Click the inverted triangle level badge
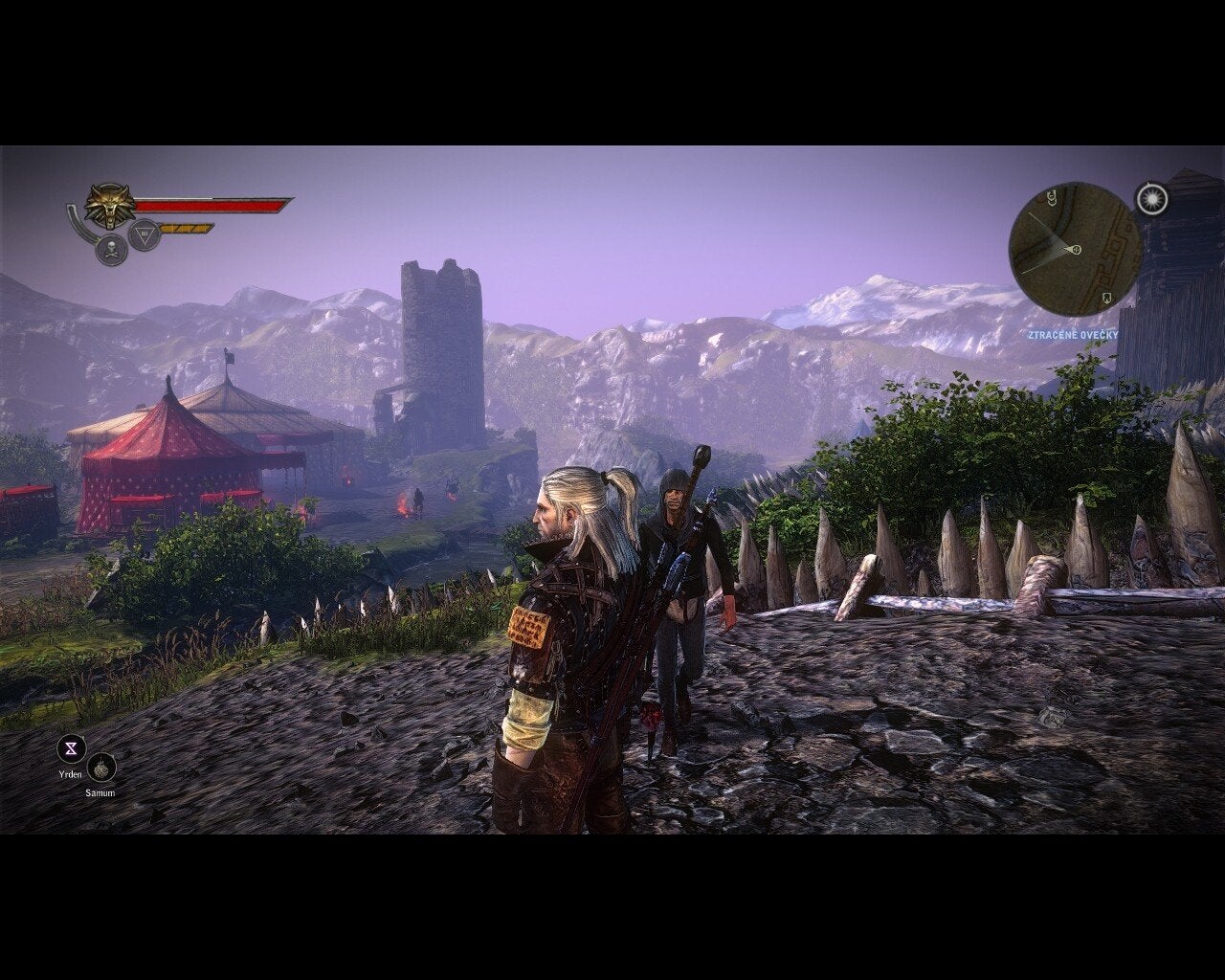Image resolution: width=1225 pixels, height=980 pixels. pyautogui.click(x=143, y=234)
